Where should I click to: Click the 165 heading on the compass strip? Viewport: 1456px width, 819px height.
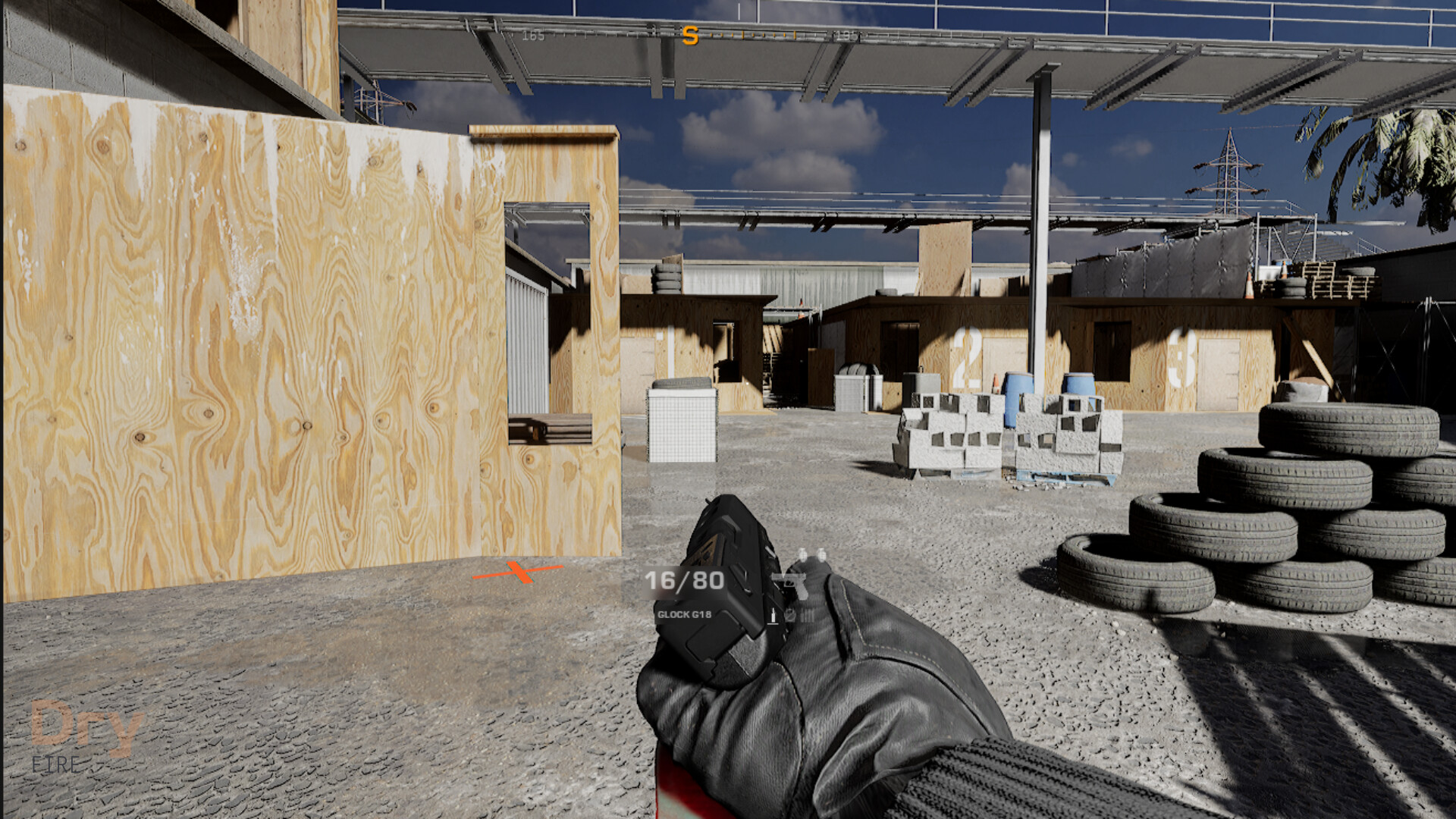pyautogui.click(x=534, y=34)
